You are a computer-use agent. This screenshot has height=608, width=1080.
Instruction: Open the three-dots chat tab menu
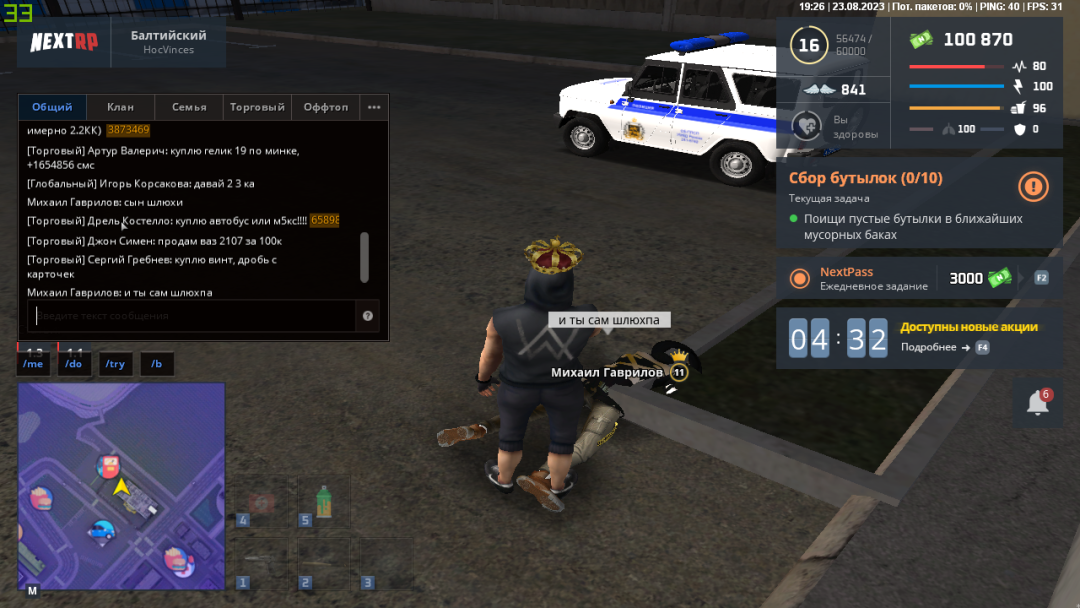coord(374,107)
